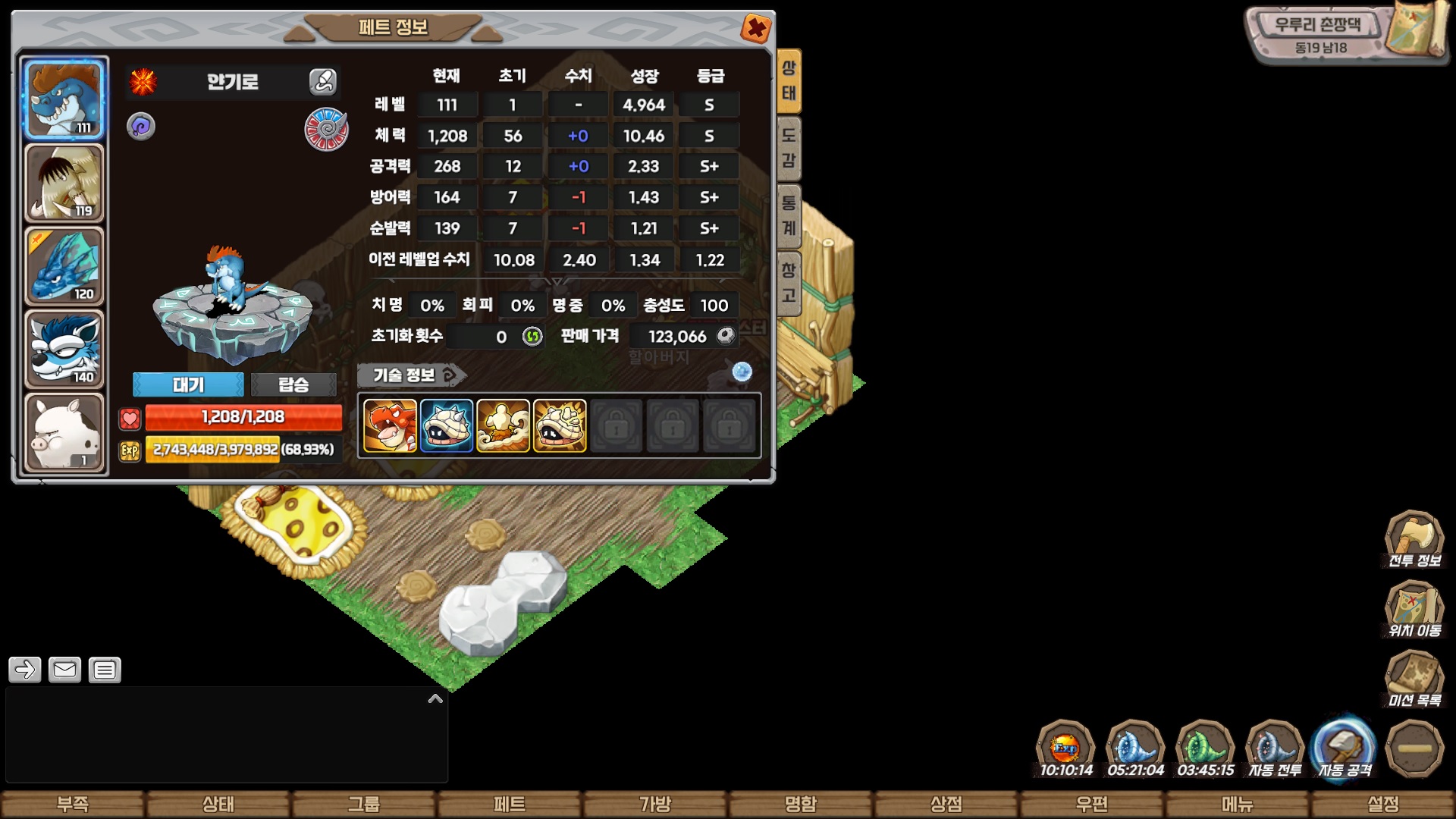
Task: Open the 부족 tribe menu
Action: point(73,804)
